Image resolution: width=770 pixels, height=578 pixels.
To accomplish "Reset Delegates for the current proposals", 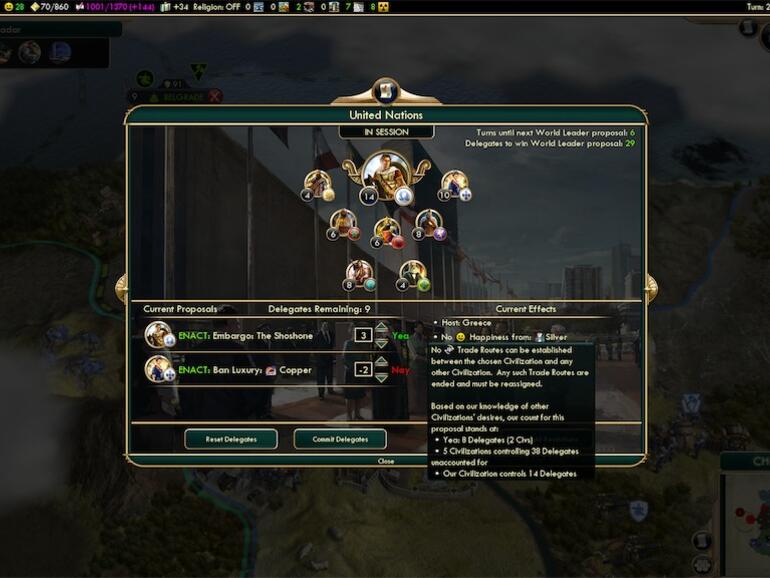I will point(231,439).
